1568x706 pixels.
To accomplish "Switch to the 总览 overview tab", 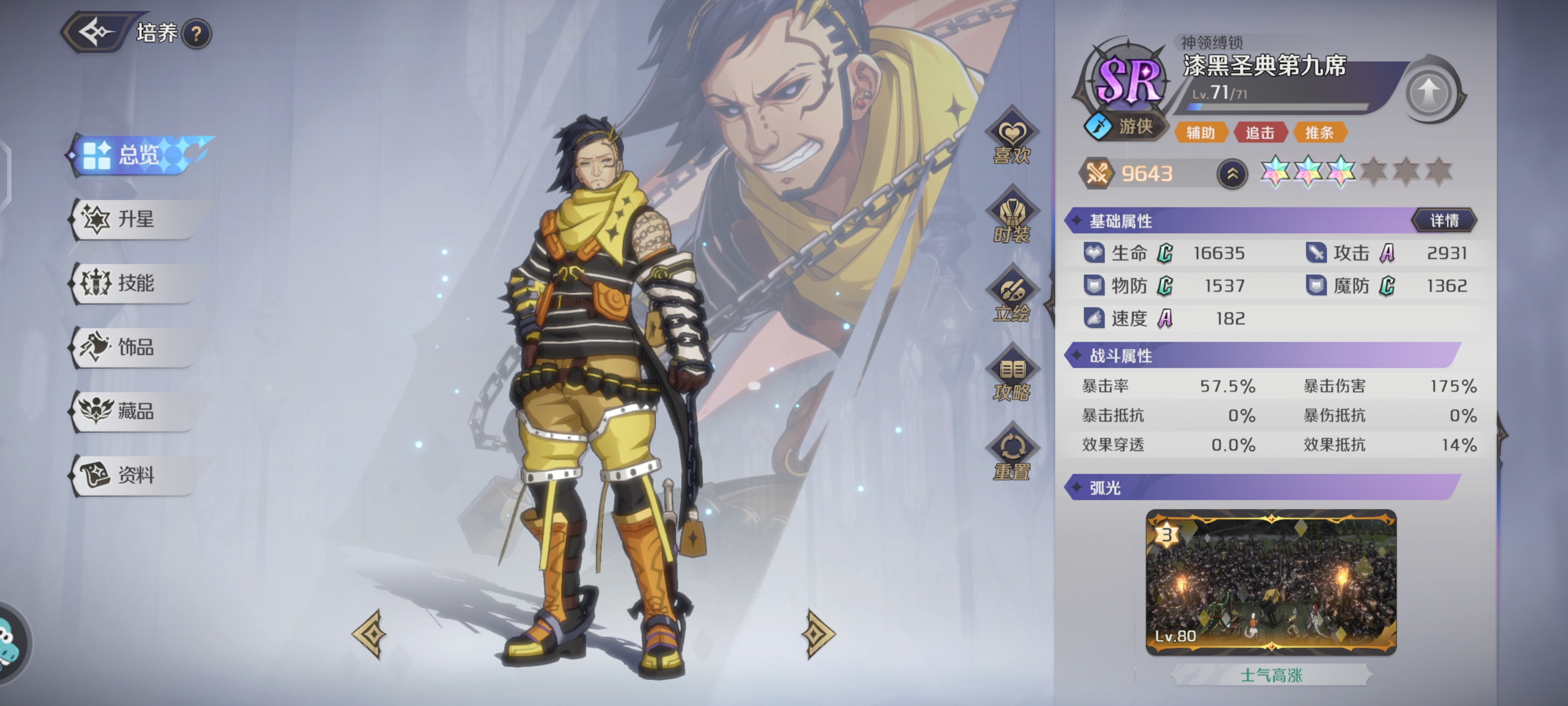I will point(139,155).
